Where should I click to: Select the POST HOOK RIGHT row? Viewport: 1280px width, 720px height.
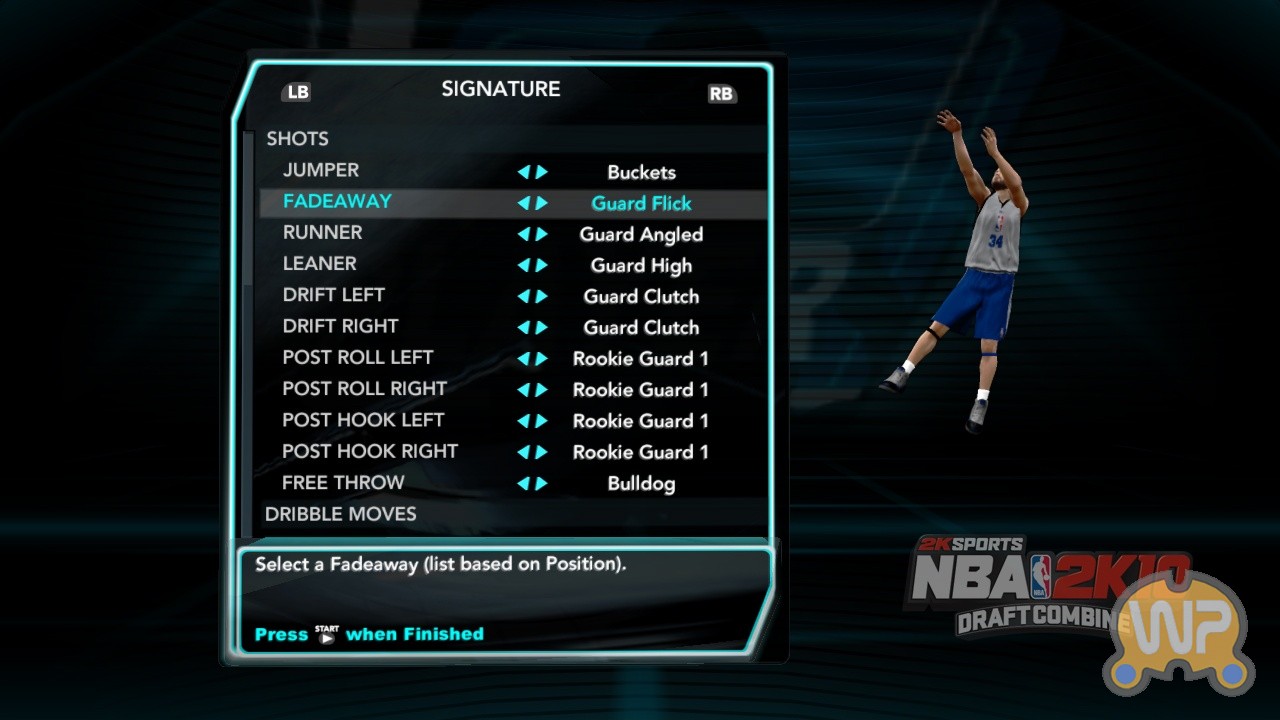pyautogui.click(x=370, y=451)
